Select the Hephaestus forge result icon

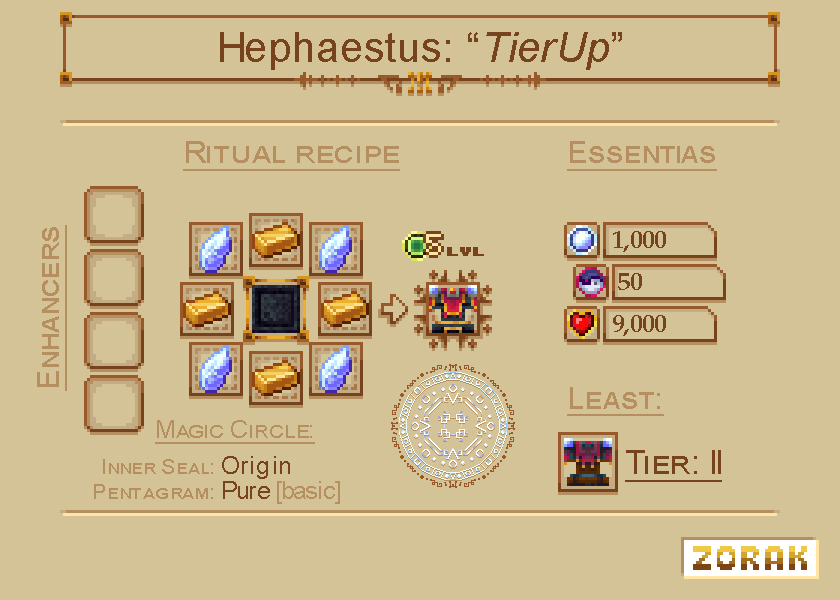coord(454,308)
